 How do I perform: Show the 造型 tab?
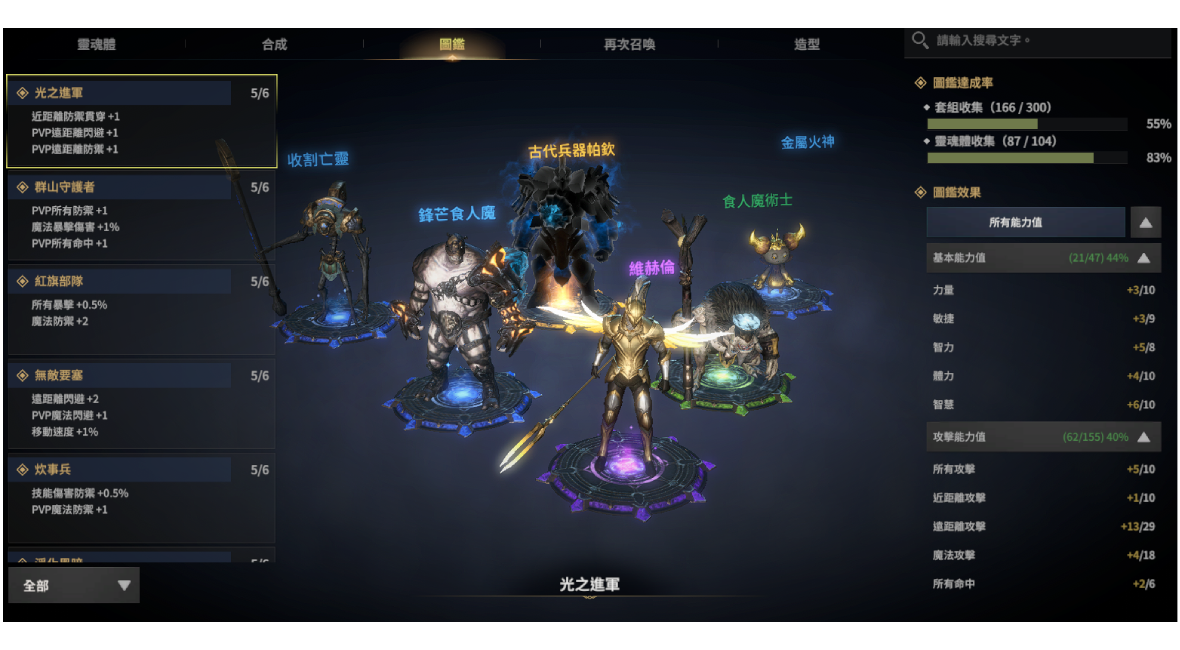[x=806, y=44]
